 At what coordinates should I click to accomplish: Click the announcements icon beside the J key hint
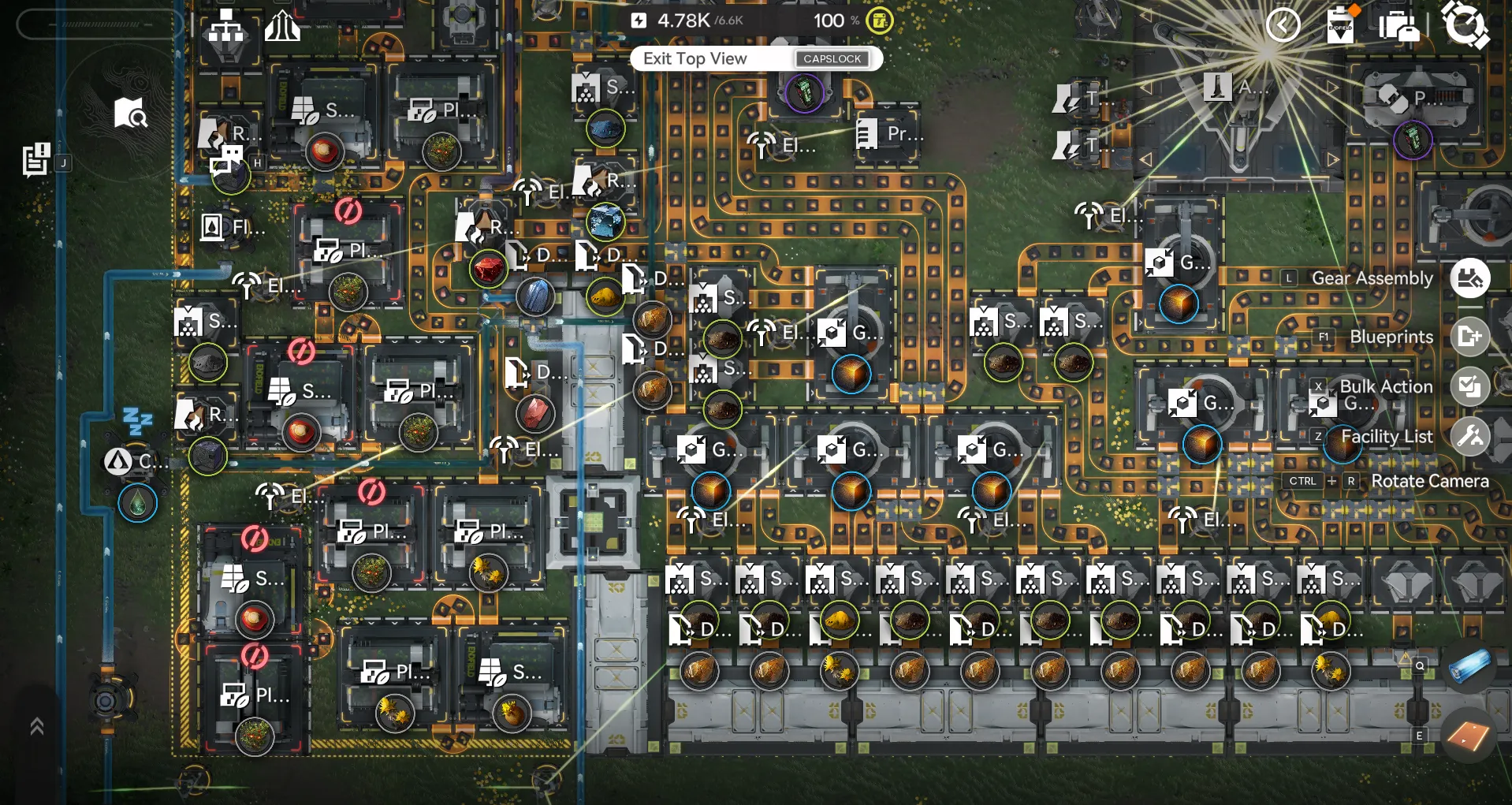[x=35, y=158]
